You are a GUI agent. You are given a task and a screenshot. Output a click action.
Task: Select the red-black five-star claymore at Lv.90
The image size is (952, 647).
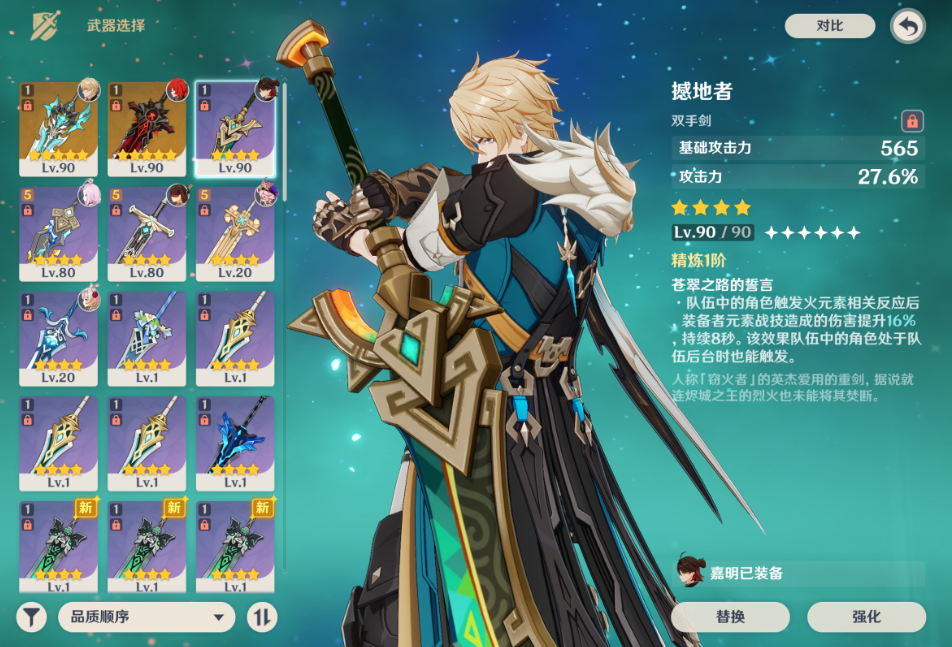pyautogui.click(x=147, y=128)
